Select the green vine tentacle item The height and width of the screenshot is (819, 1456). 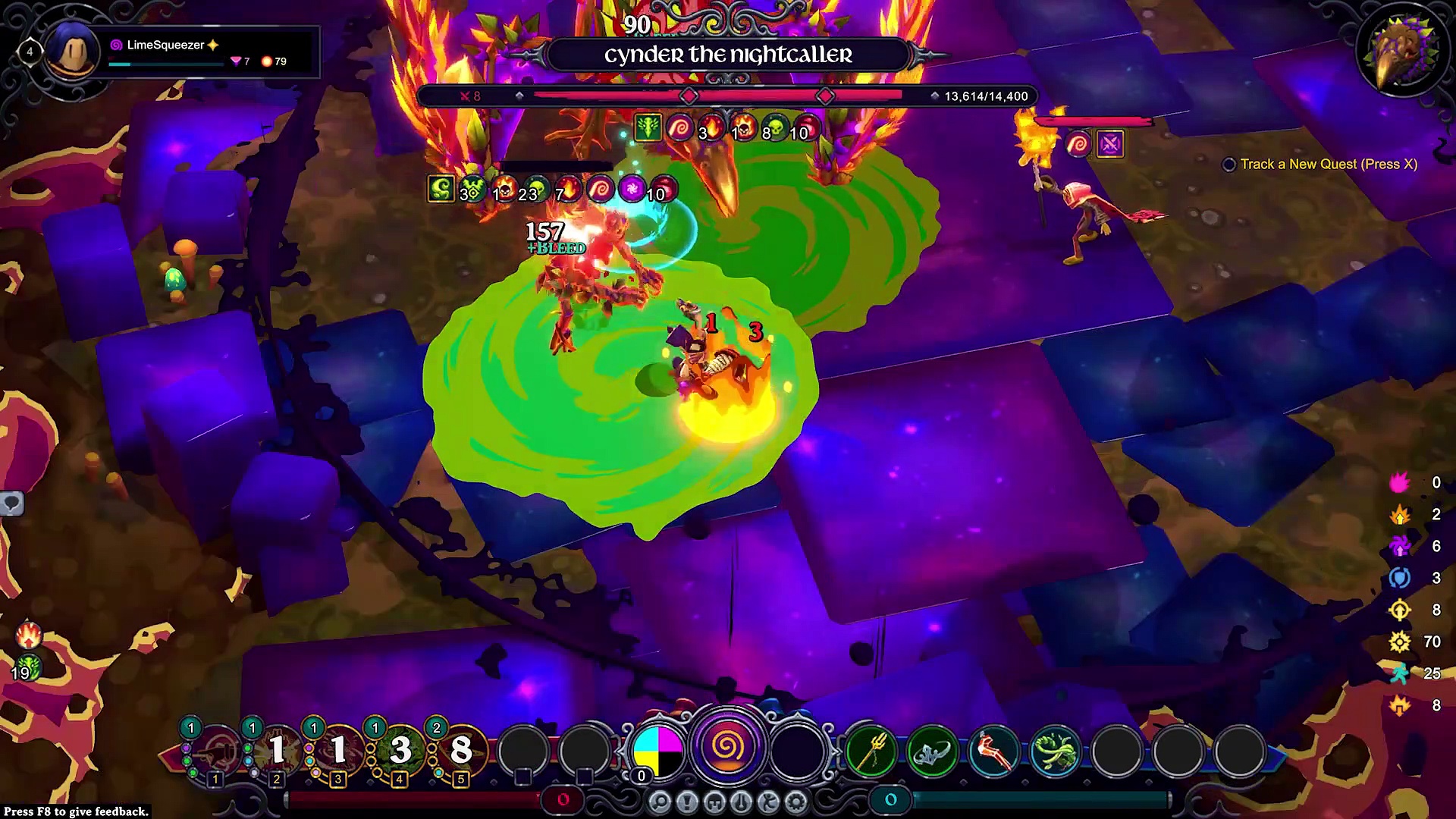coord(1056,751)
